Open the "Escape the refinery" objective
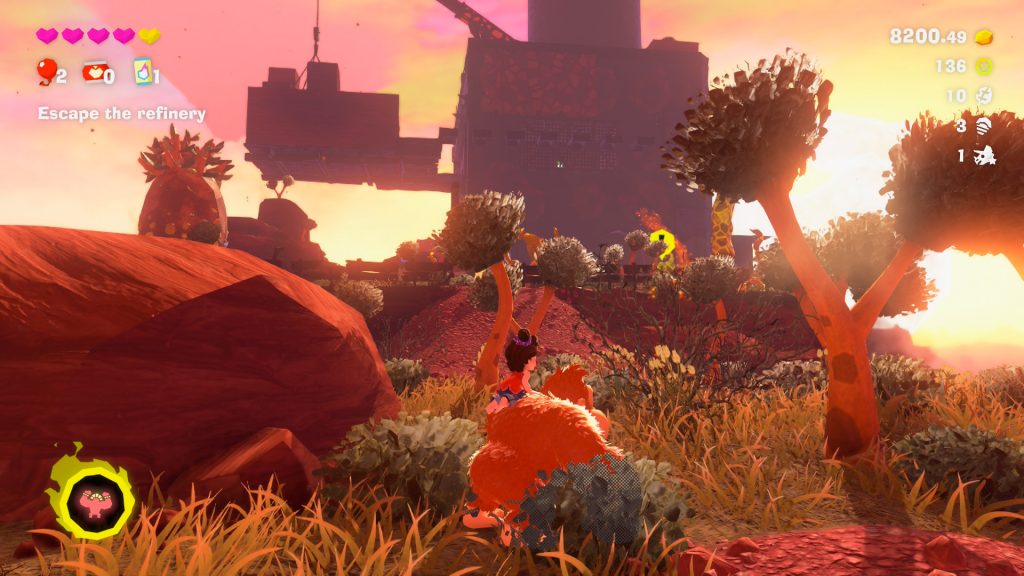This screenshot has width=1024, height=576. point(122,114)
